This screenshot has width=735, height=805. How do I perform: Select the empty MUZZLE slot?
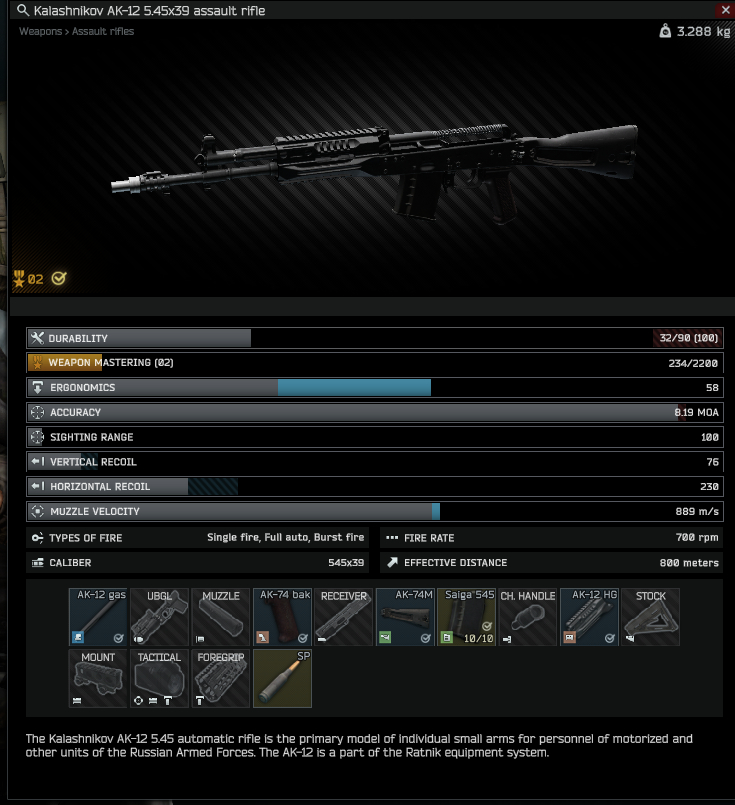(x=221, y=617)
